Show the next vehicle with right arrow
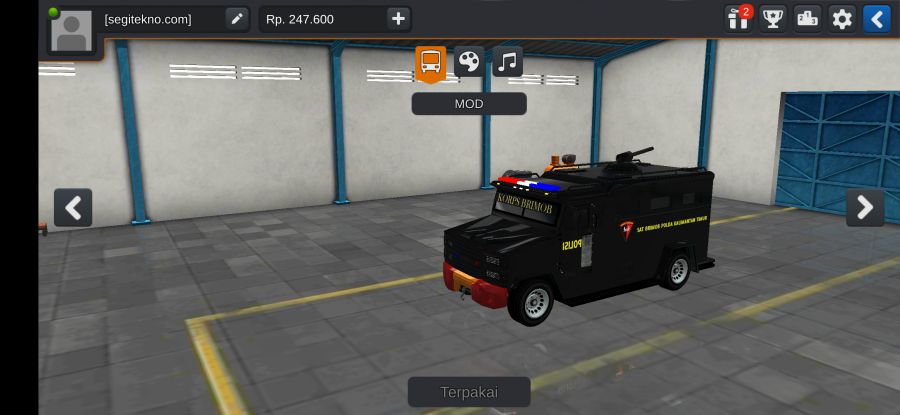Viewport: 900px width, 415px height. pos(865,208)
